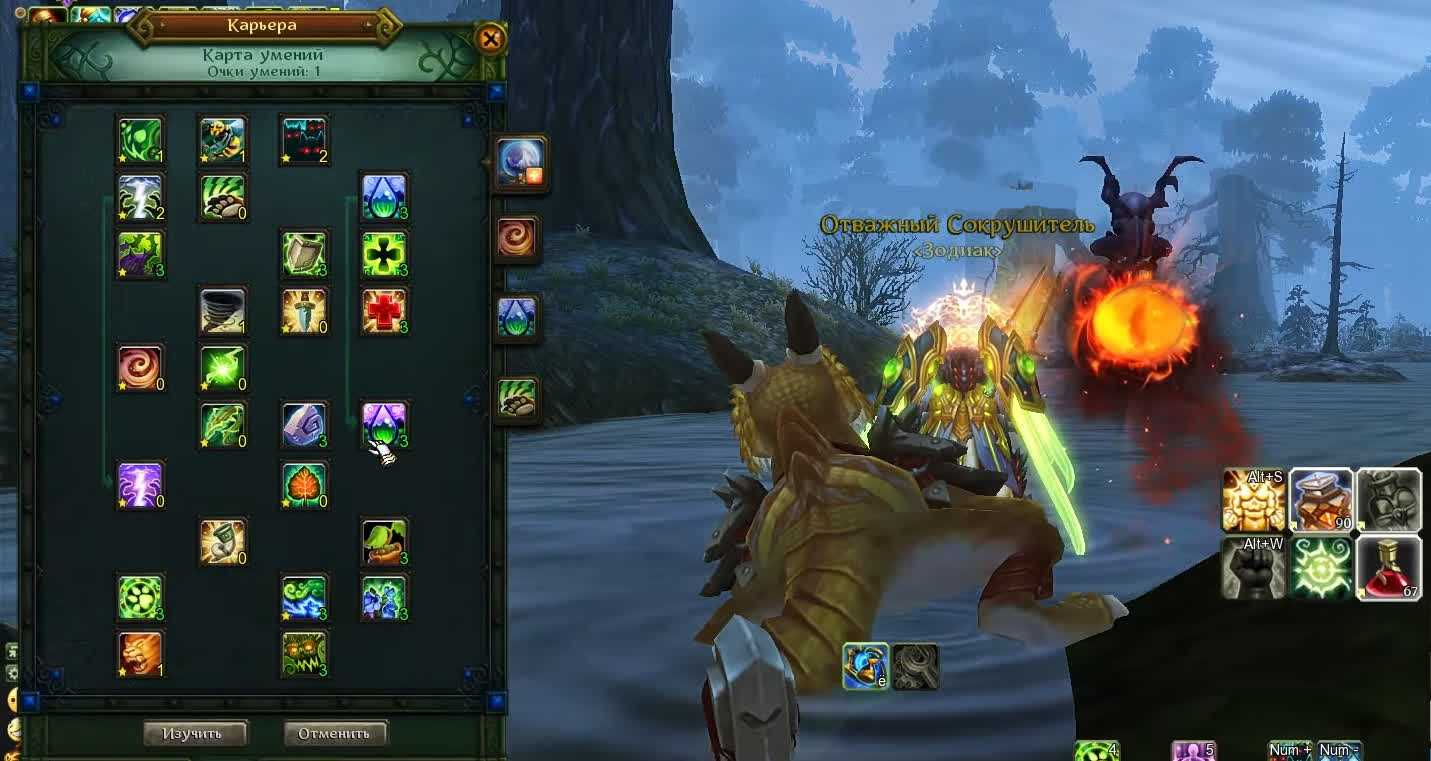Use the wrapped parcel item slot
Image resolution: width=1431 pixels, height=761 pixels.
(x=1321, y=499)
